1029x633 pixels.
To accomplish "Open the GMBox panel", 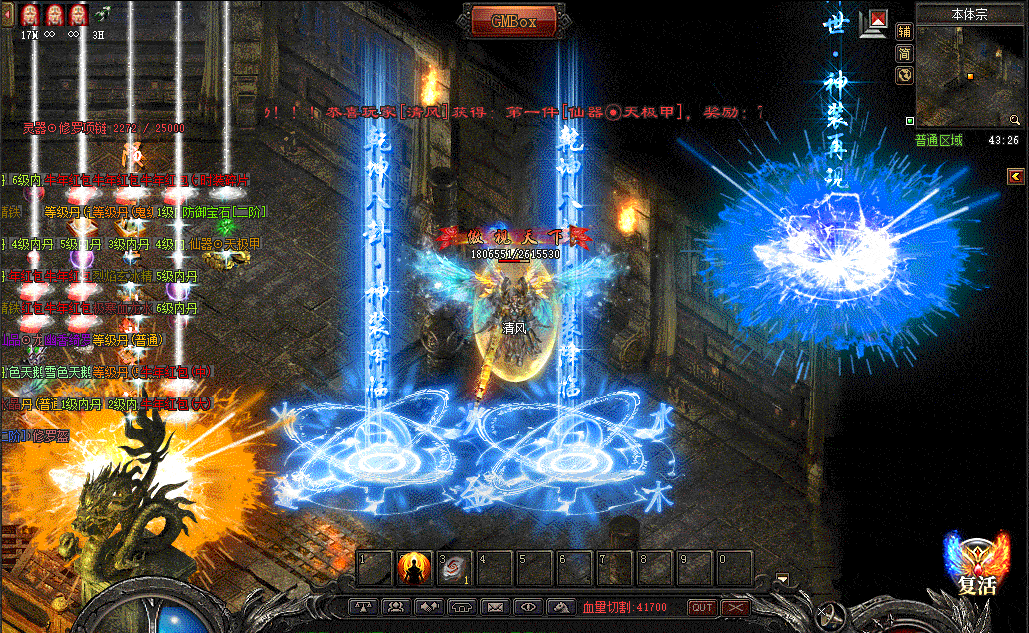I will pos(513,21).
